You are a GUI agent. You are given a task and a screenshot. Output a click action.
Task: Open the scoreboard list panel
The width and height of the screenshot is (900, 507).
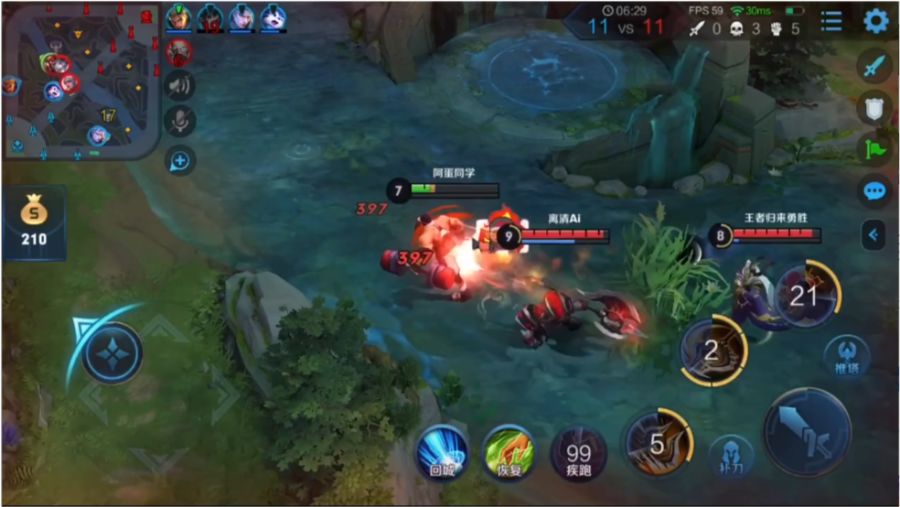pyautogui.click(x=831, y=21)
